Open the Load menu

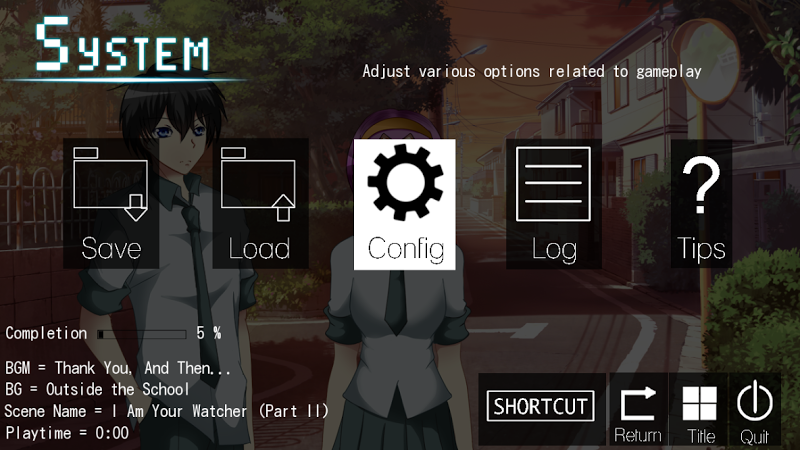[x=259, y=204]
